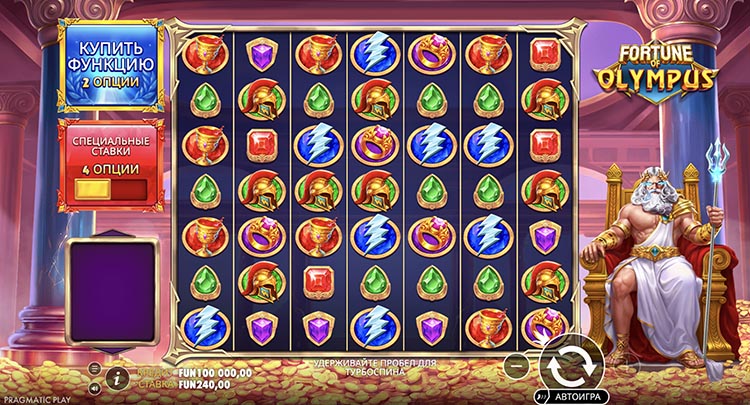Open the Купить Функцию buy feature panel
This screenshot has height=405, width=750.
click(x=110, y=66)
